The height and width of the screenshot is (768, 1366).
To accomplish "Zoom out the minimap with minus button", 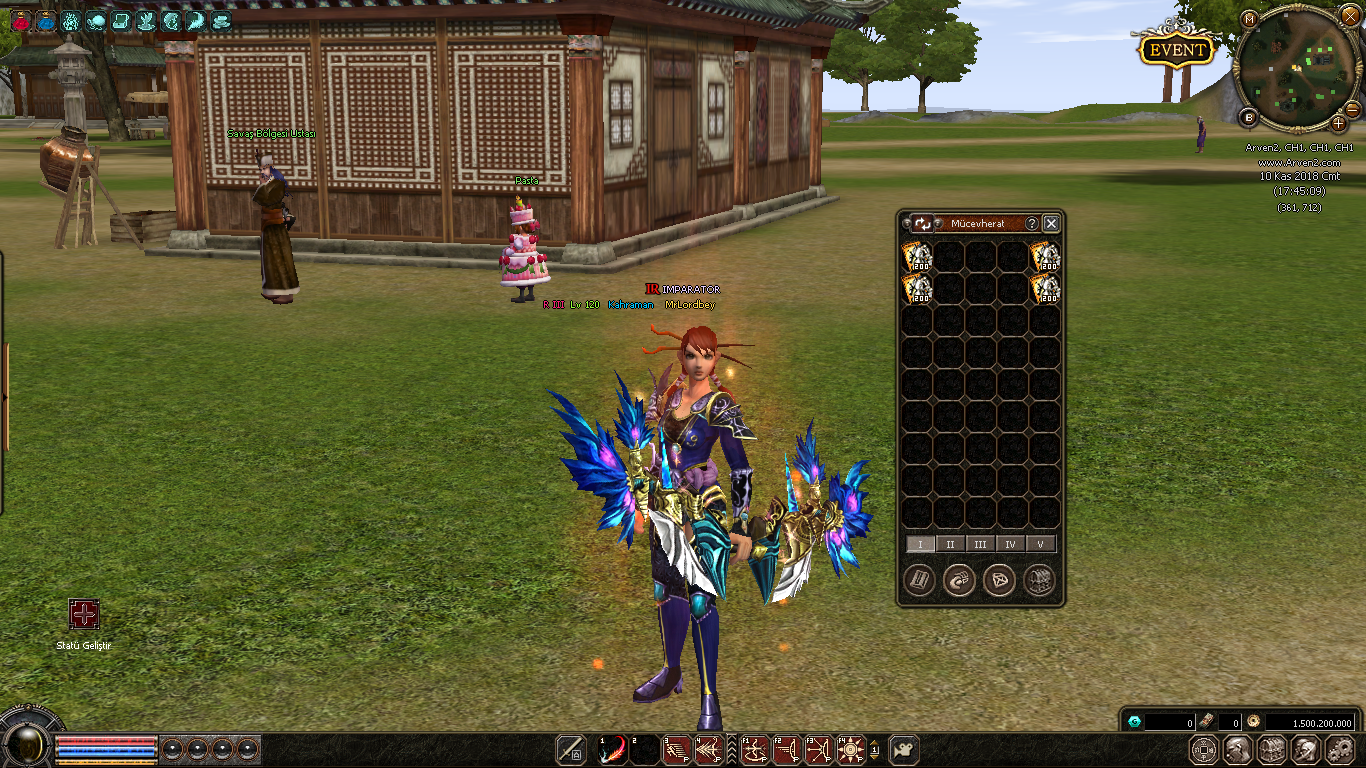I will coord(1352,108).
